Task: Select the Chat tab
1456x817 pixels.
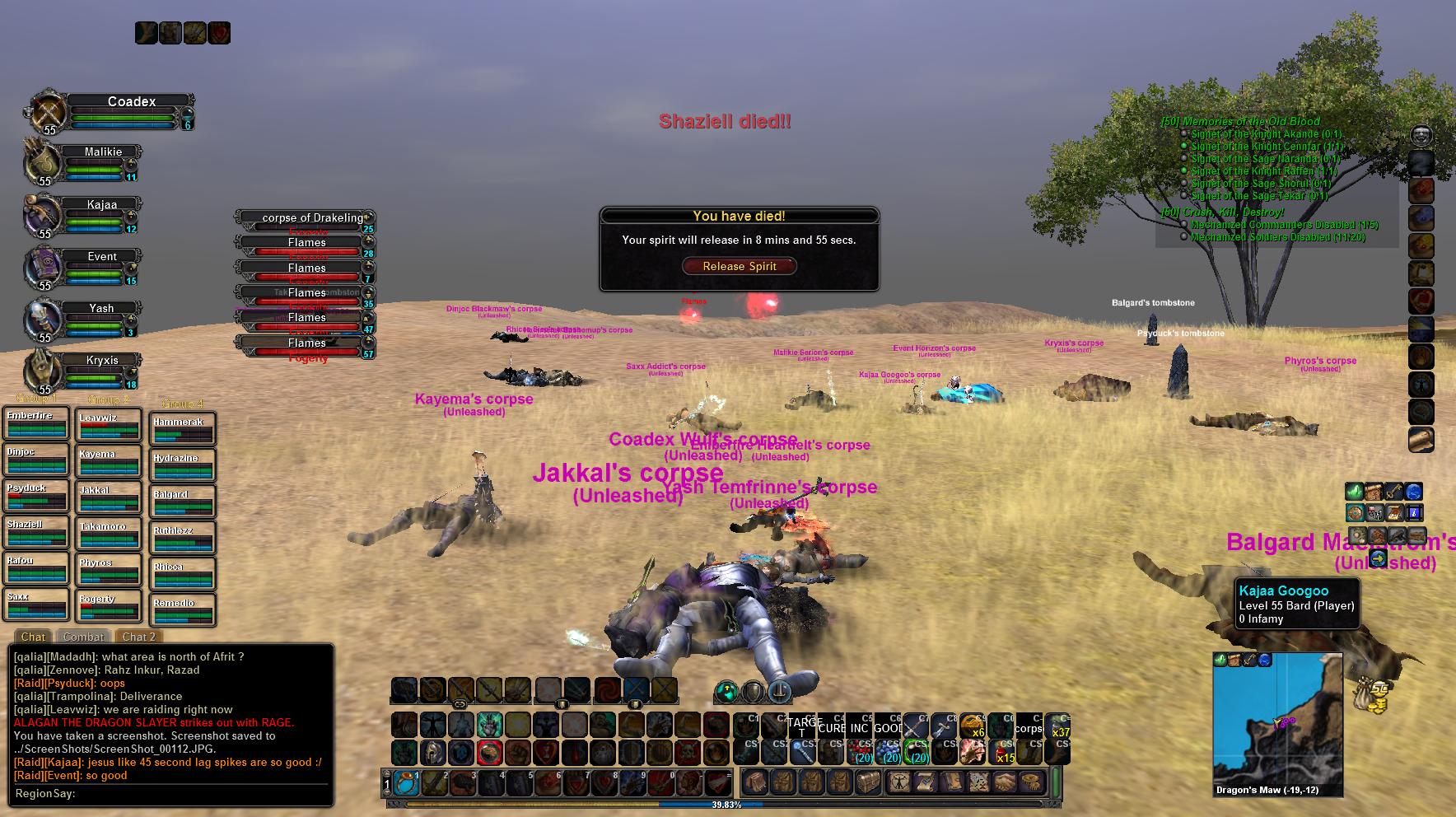Action: (33, 637)
